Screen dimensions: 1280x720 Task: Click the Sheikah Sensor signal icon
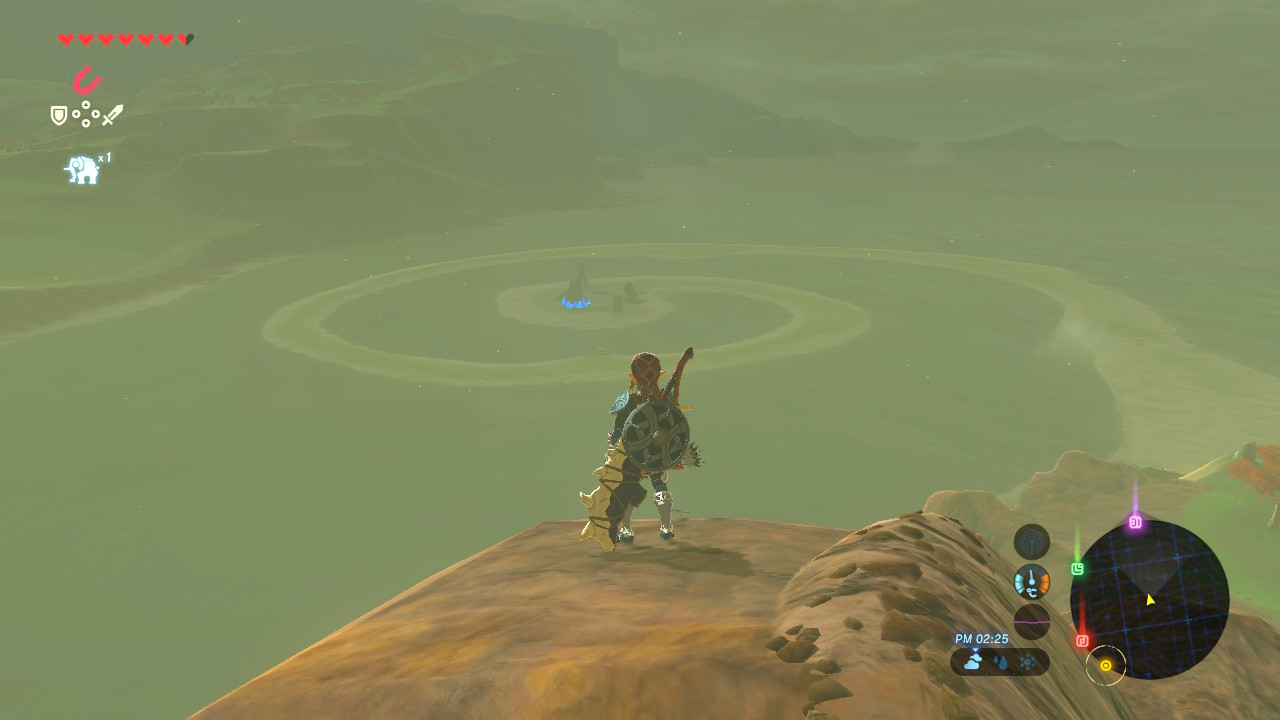pos(1032,542)
